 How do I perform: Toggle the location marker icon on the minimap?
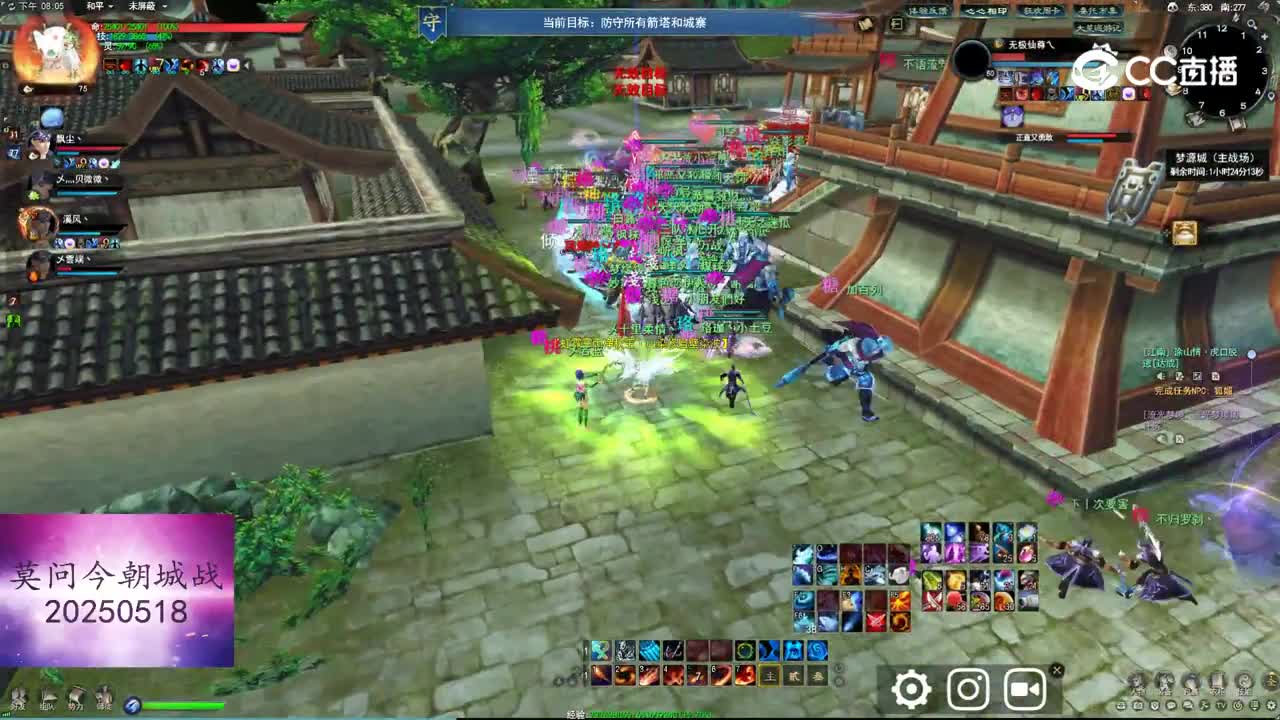point(1271,95)
